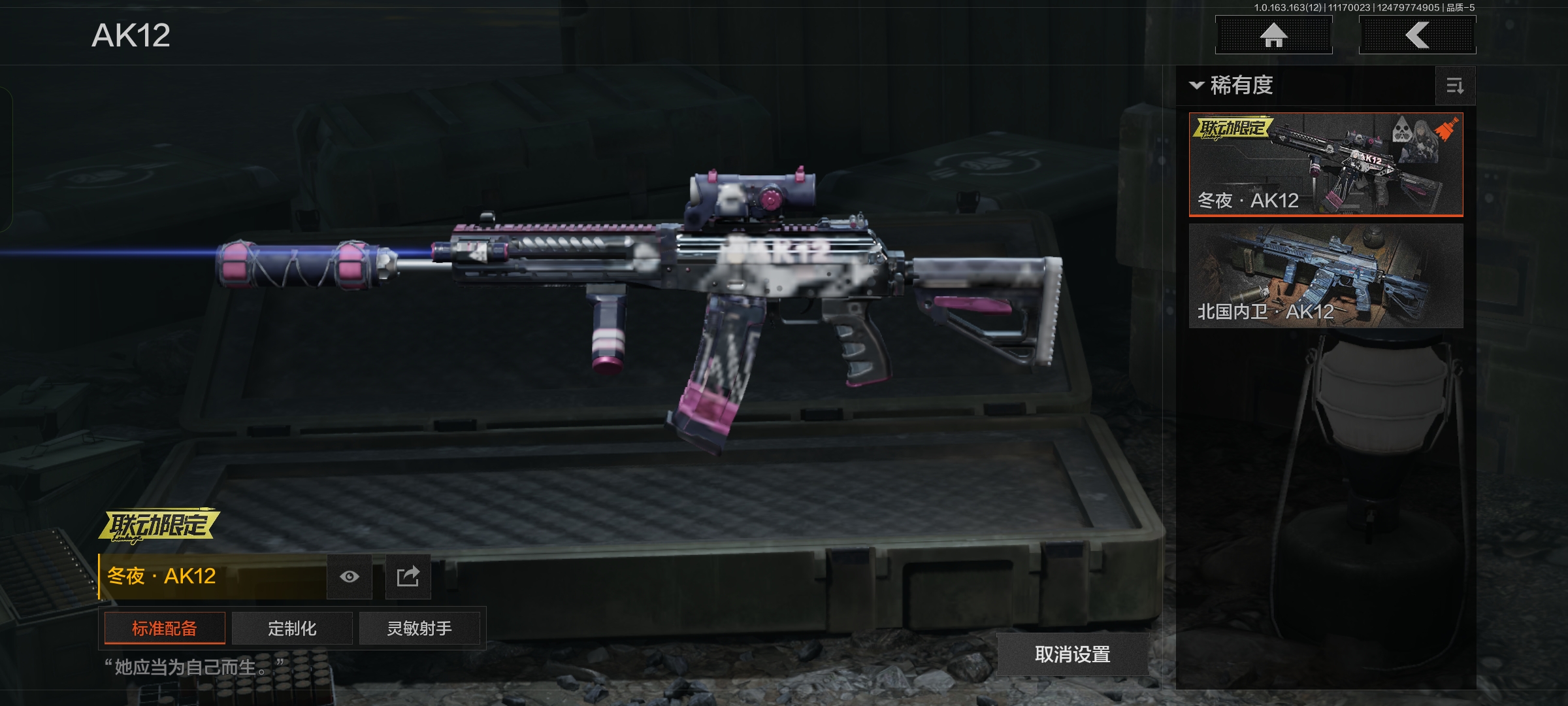Viewport: 1568px width, 706px height.
Task: Open the 定制化 tab
Action: point(292,628)
